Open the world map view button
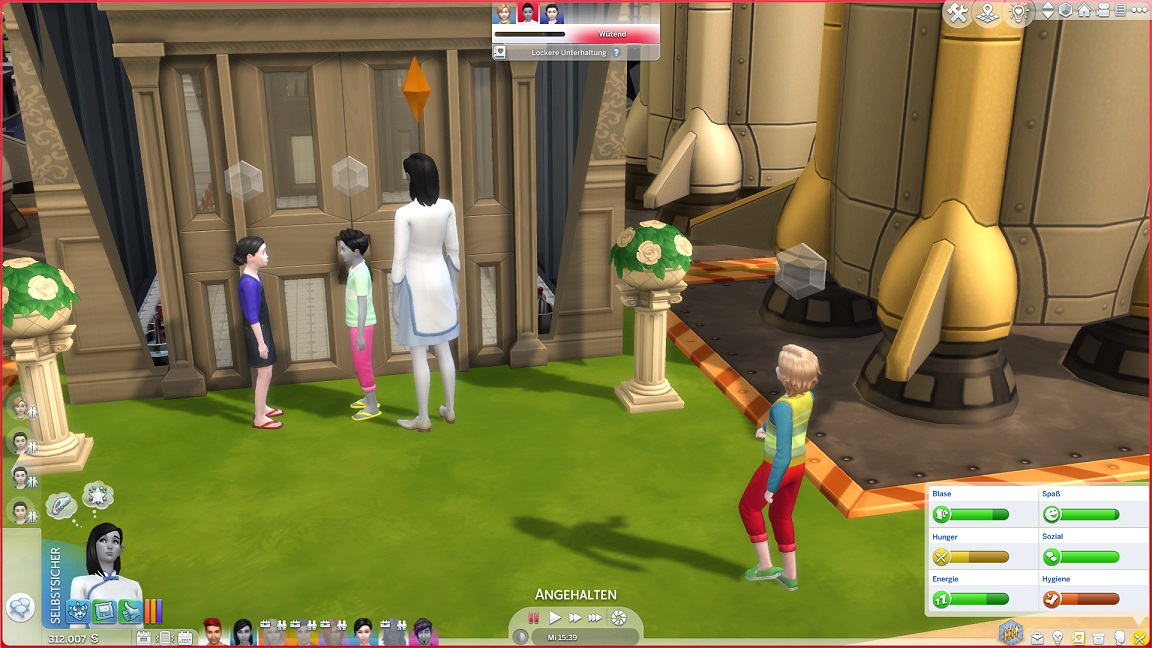Viewport: 1152px width, 648px height. [988, 13]
